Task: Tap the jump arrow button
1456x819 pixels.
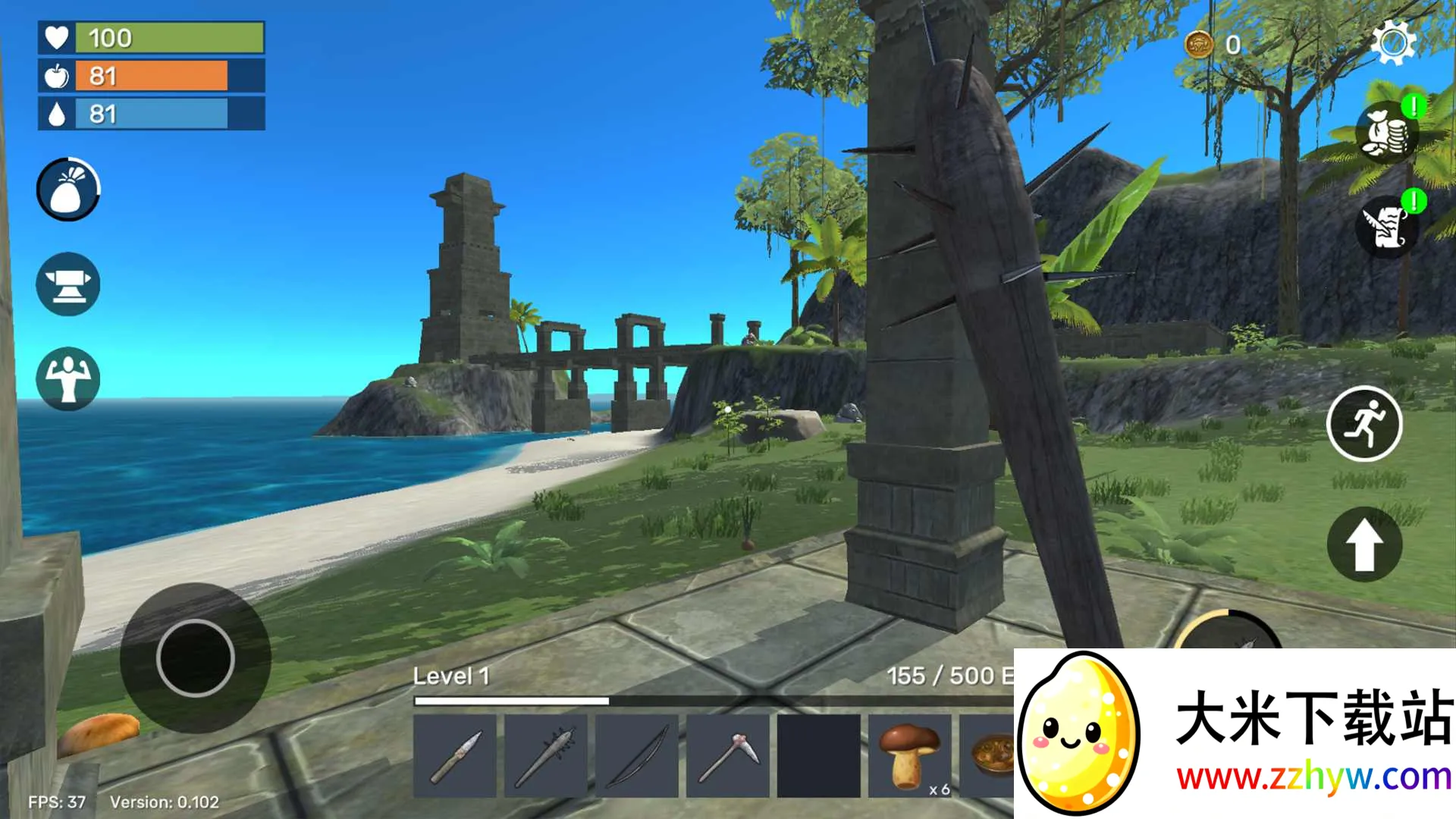Action: click(x=1364, y=544)
